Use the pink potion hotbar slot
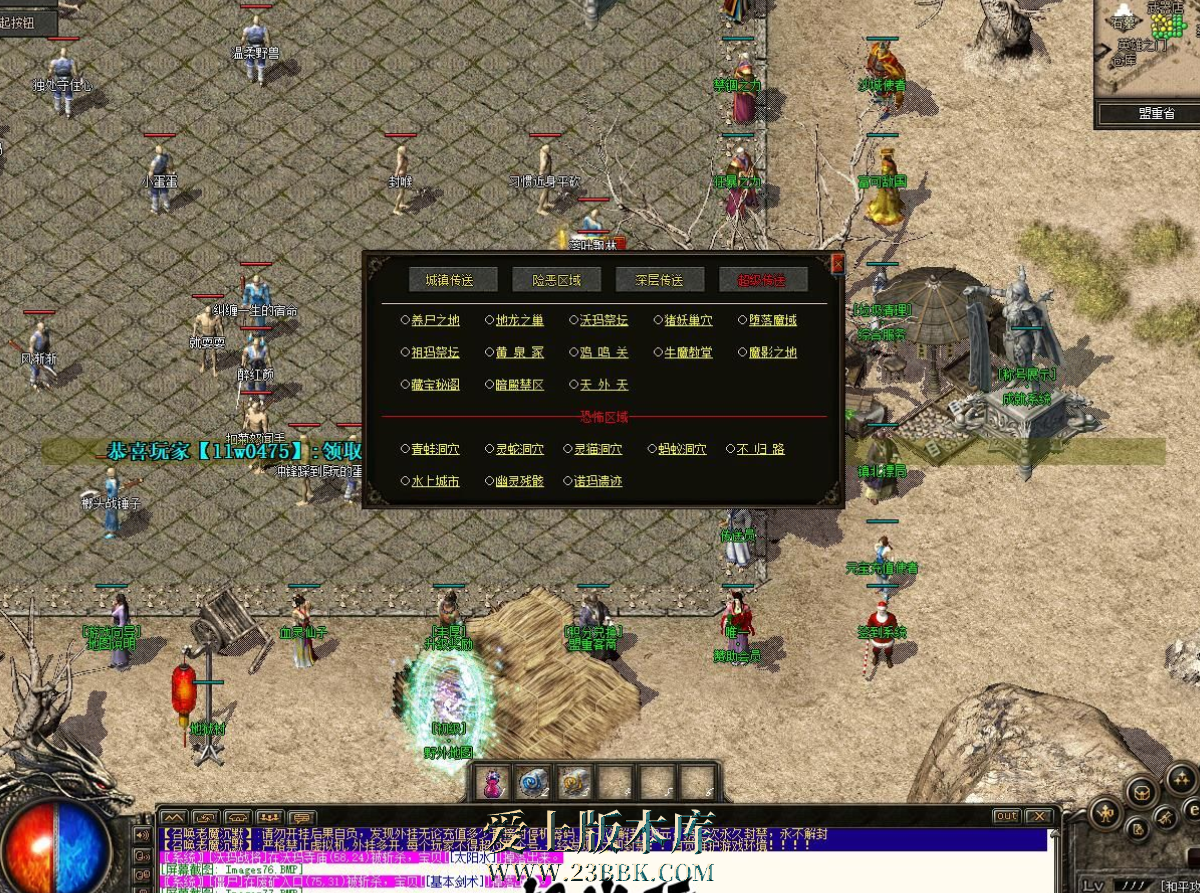1200x893 pixels. [493, 781]
